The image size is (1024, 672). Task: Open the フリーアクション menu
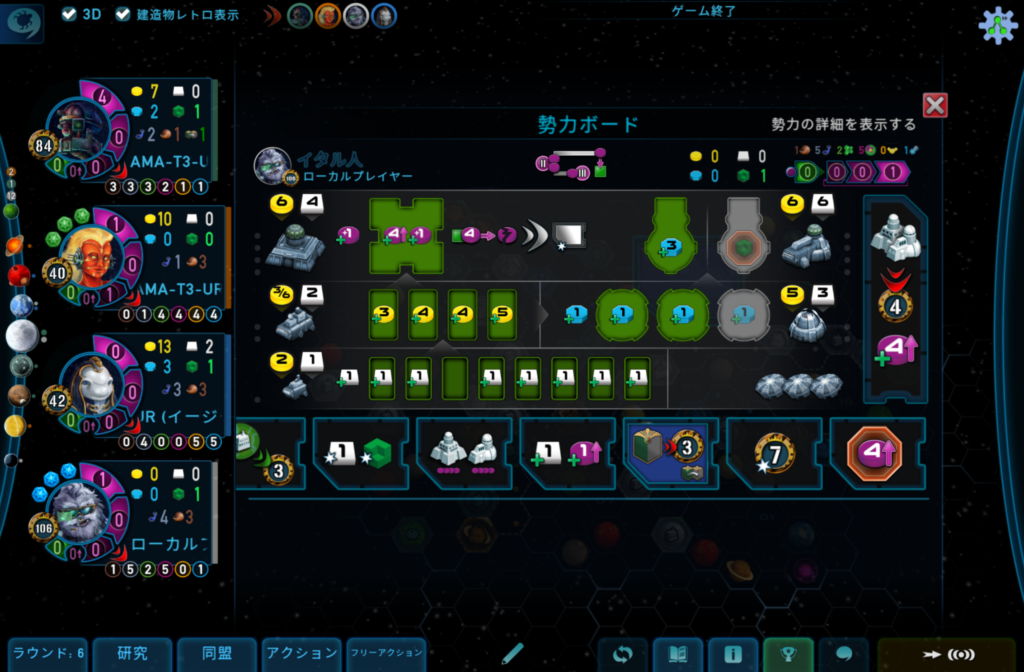click(386, 654)
